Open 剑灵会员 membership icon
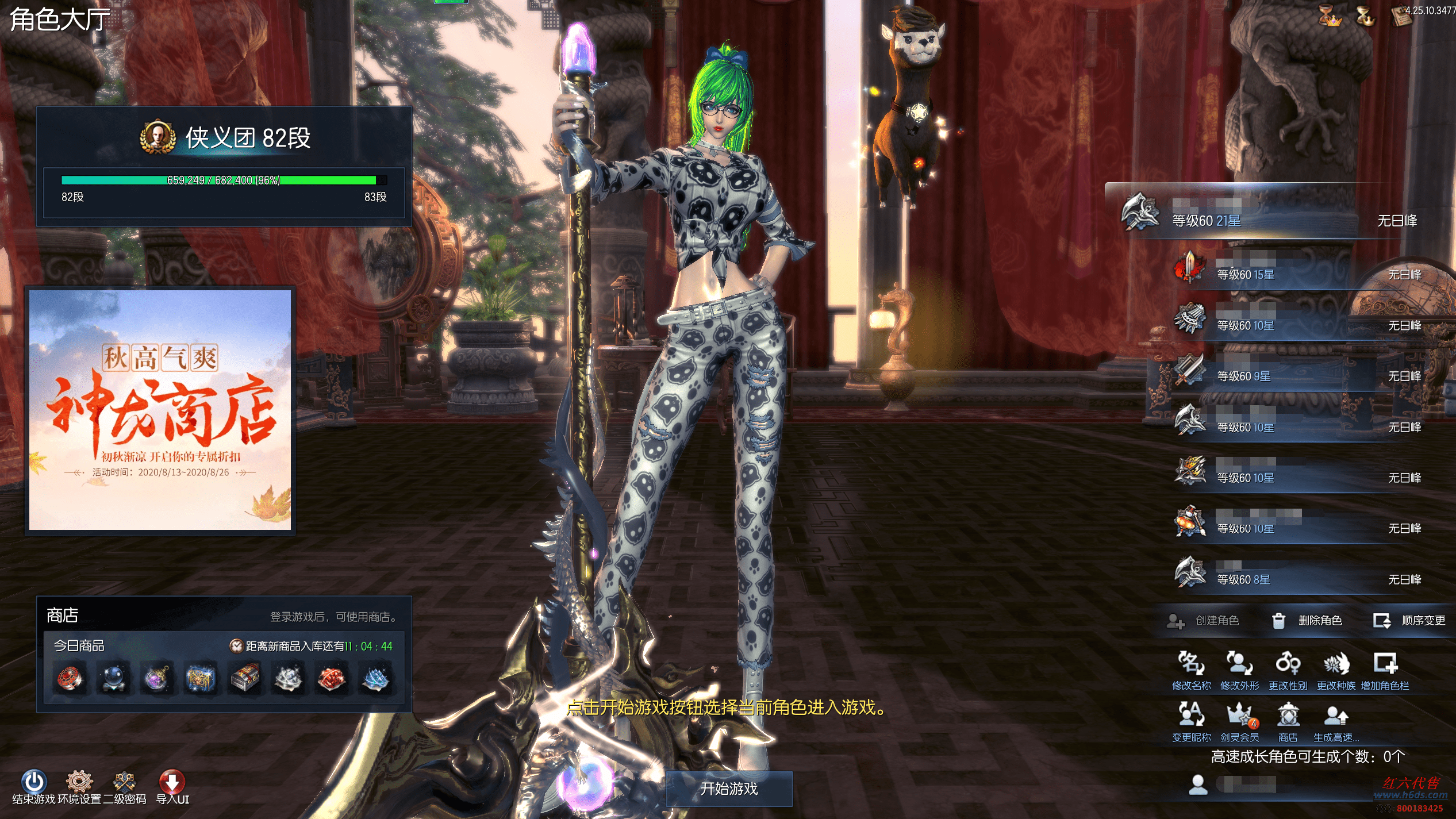This screenshot has height=819, width=1456. 1239,721
